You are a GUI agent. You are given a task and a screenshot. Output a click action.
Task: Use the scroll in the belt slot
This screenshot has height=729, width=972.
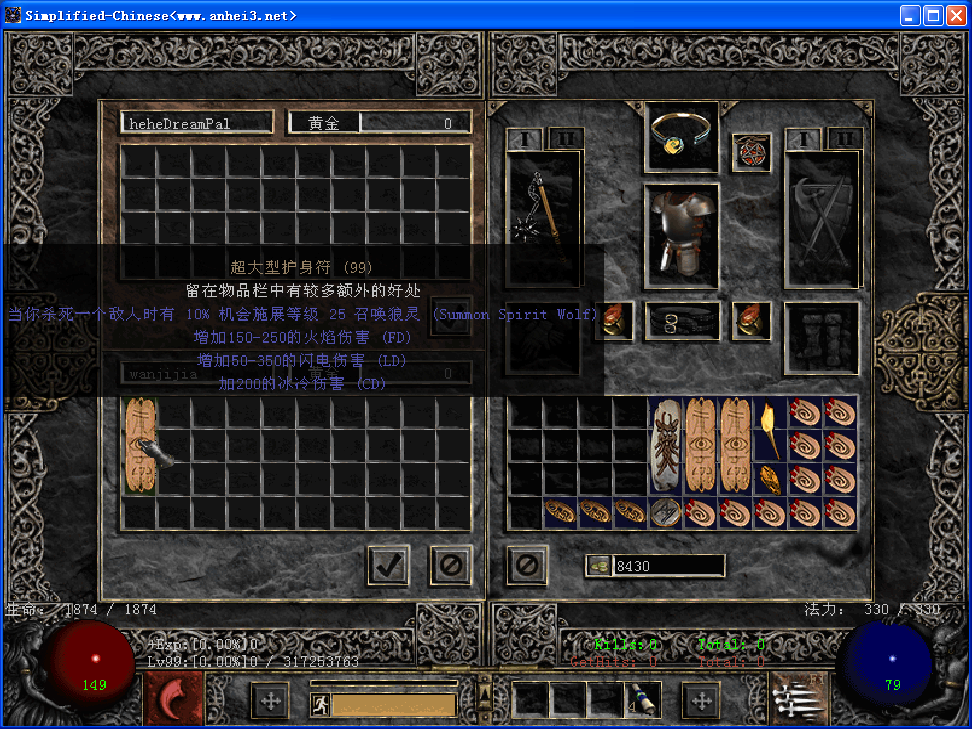[x=640, y=700]
